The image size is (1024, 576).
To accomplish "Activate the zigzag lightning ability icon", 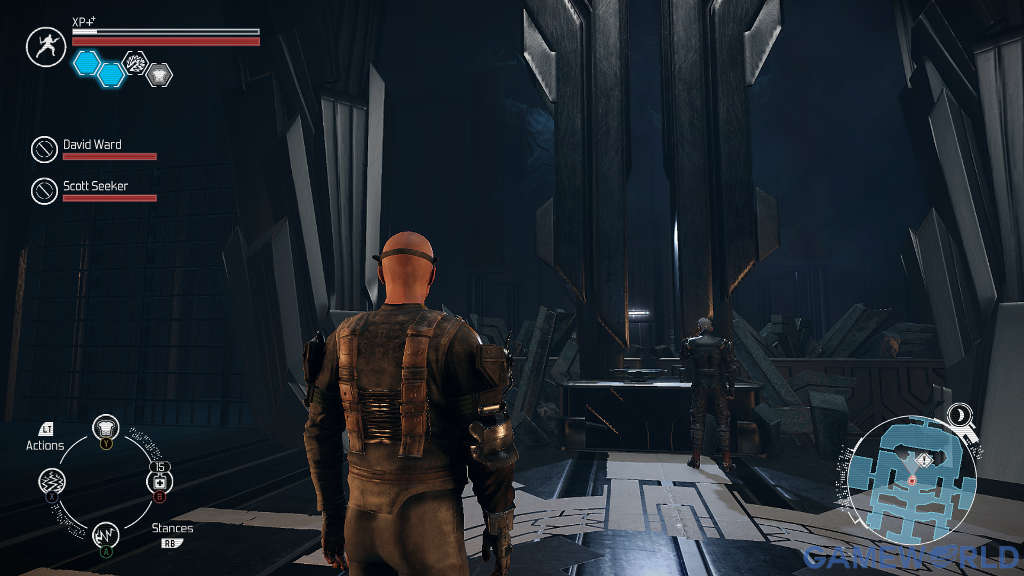I will 52,481.
